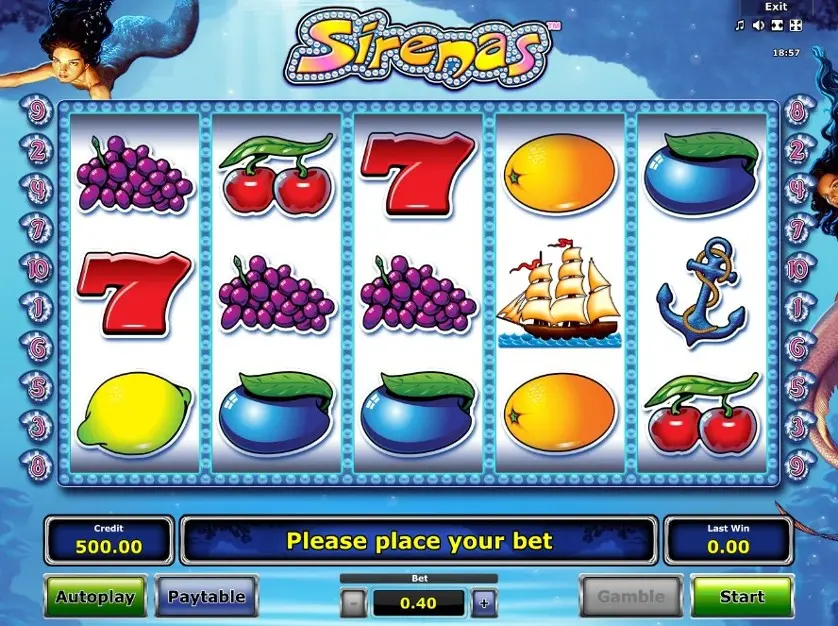Start the spin with the green Start button
838x626 pixels.
pyautogui.click(x=741, y=597)
